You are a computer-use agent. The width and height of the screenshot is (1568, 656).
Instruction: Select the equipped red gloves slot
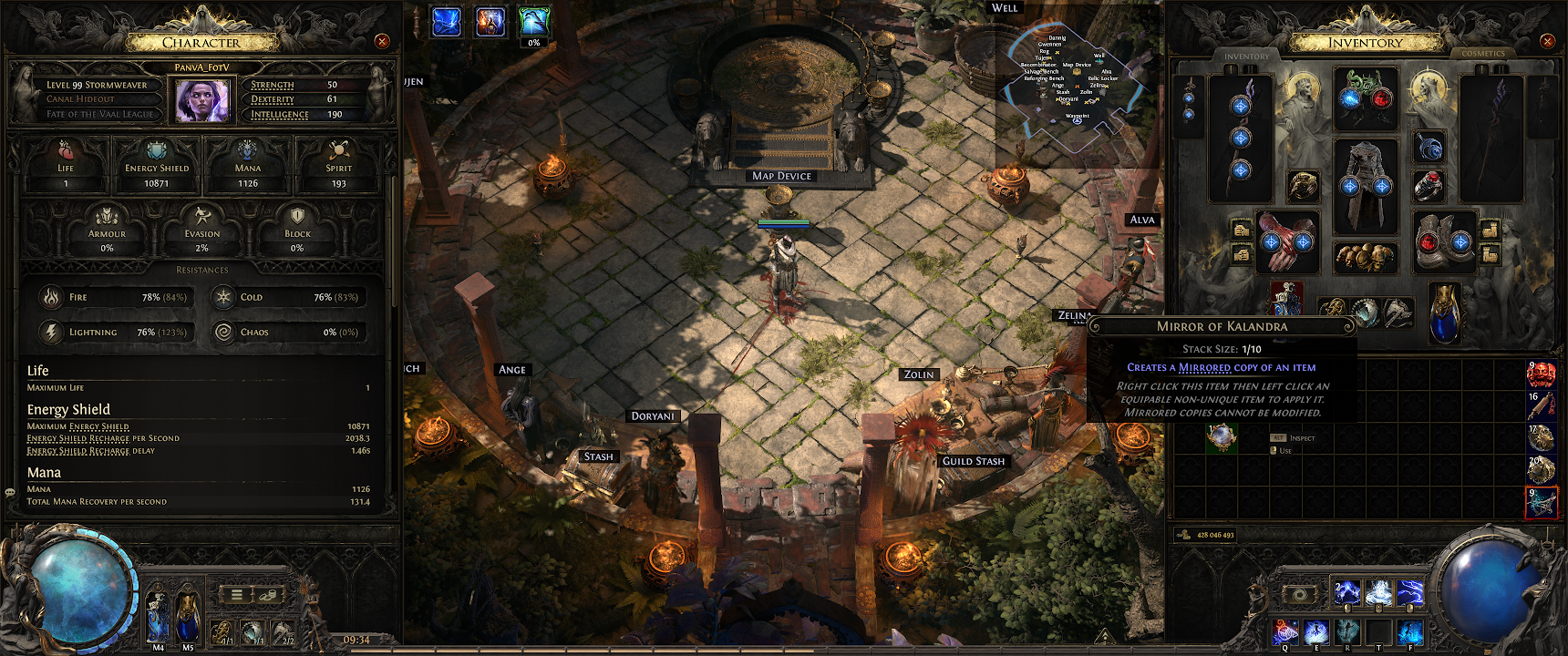1287,241
